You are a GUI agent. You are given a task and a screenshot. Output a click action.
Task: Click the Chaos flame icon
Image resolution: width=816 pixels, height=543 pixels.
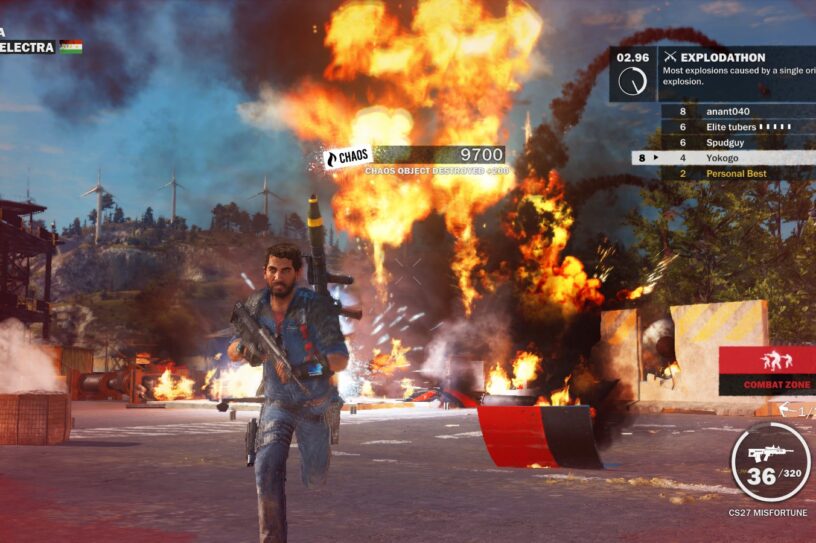click(333, 158)
